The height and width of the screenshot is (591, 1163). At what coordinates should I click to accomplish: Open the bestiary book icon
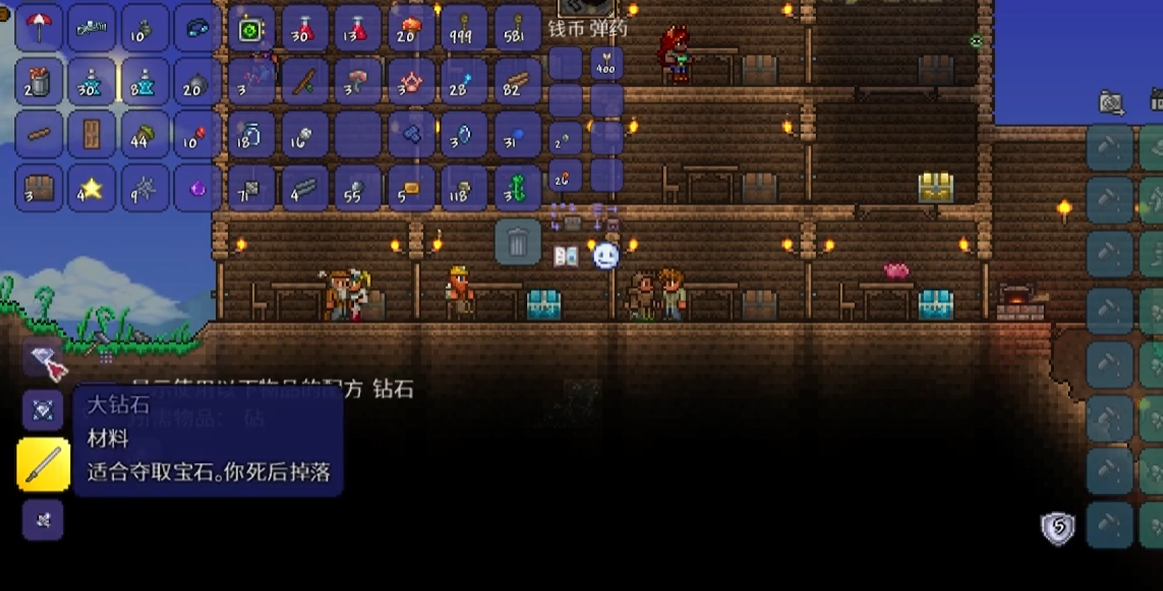point(566,256)
